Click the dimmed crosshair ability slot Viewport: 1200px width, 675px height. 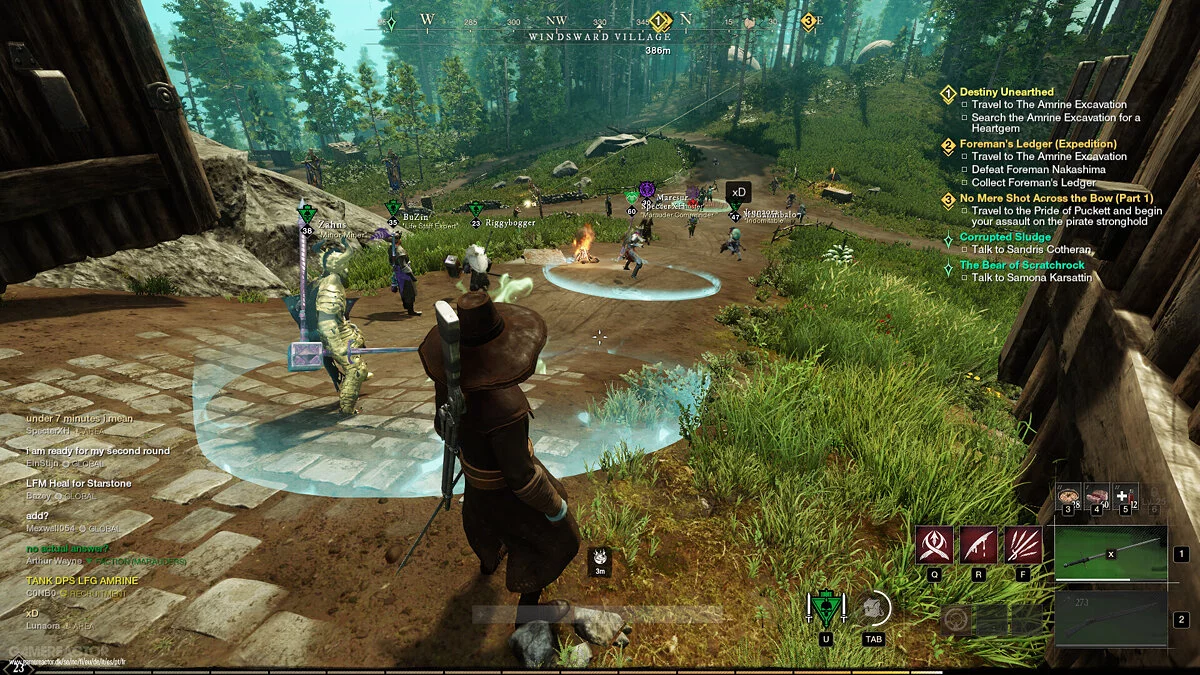coord(955,618)
